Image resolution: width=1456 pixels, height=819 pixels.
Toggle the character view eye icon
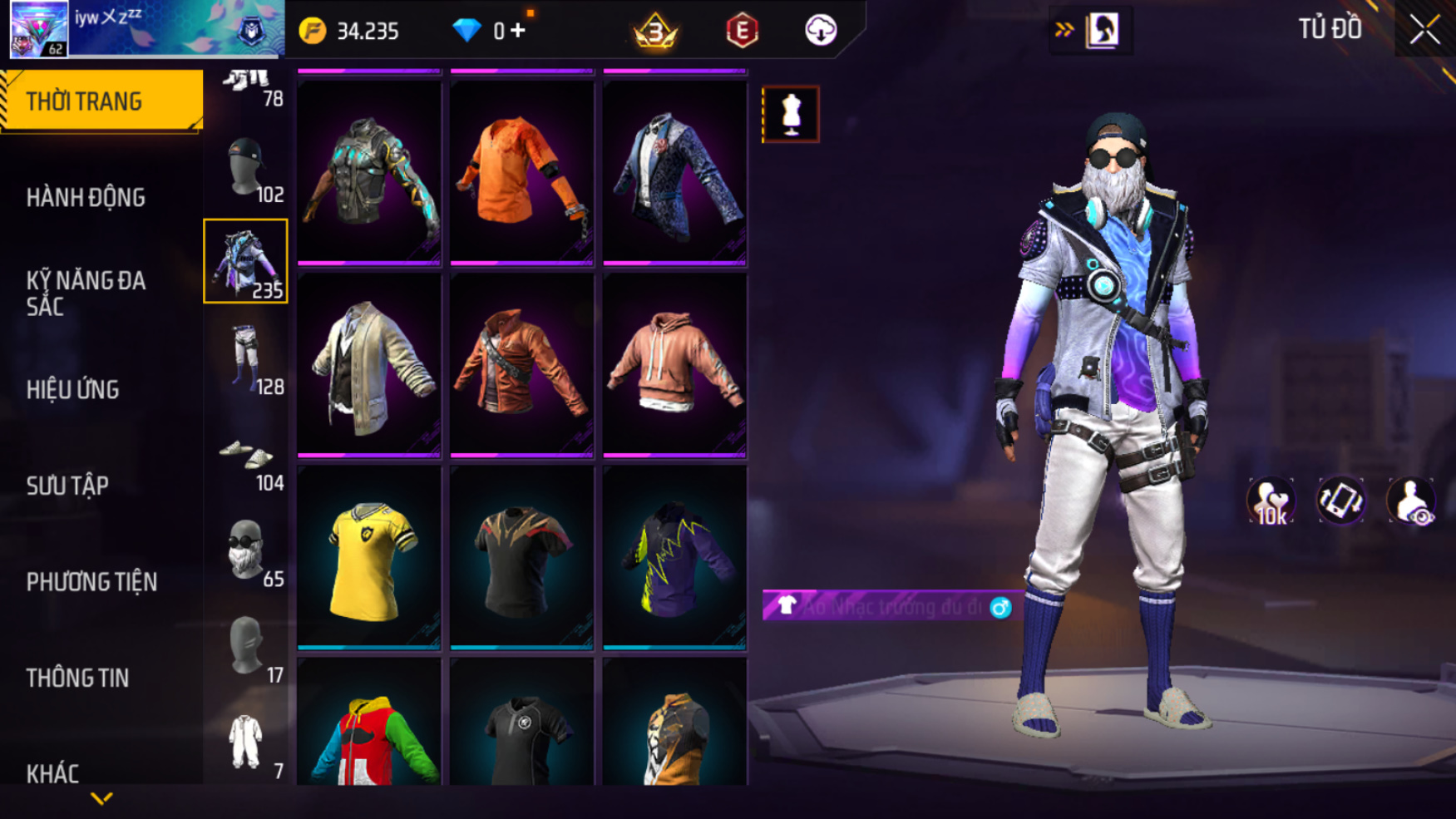(1410, 501)
